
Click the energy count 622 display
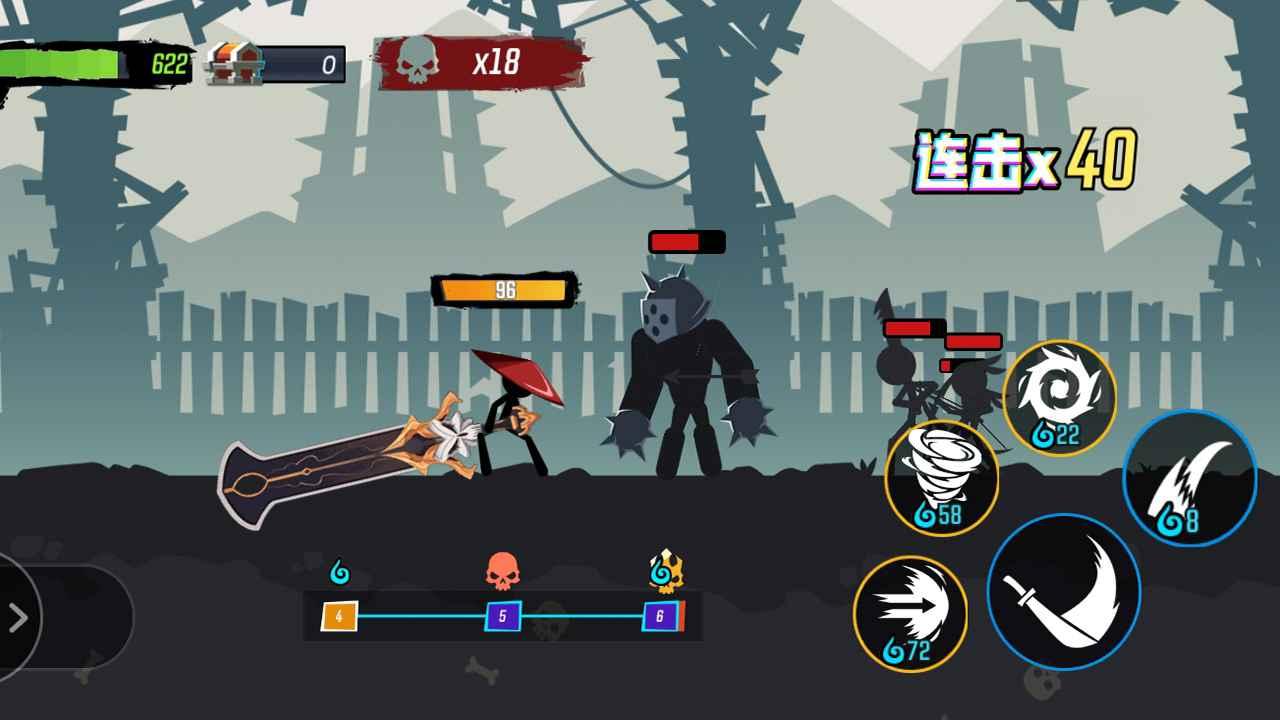170,62
